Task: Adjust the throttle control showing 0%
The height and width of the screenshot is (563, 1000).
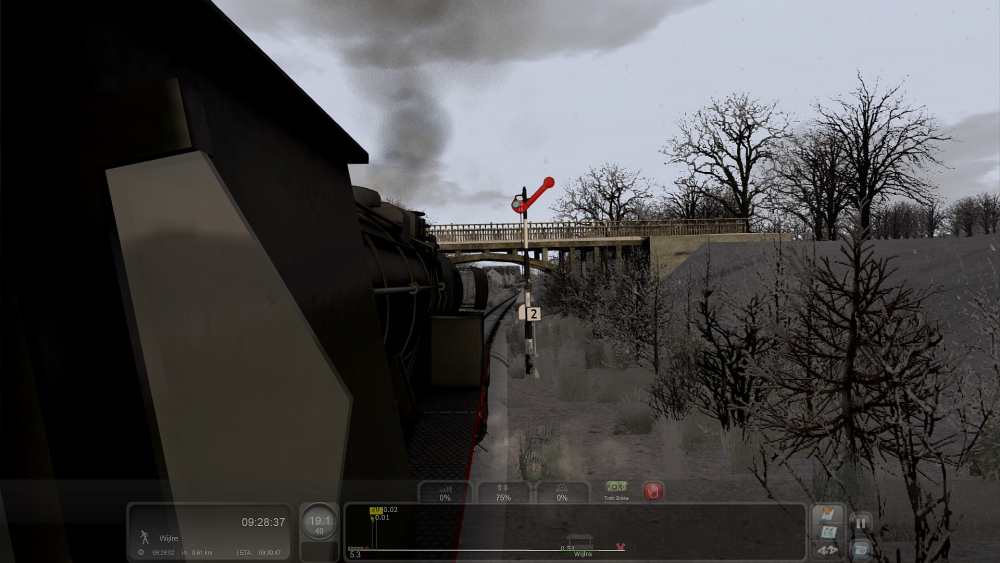Action: [444, 491]
